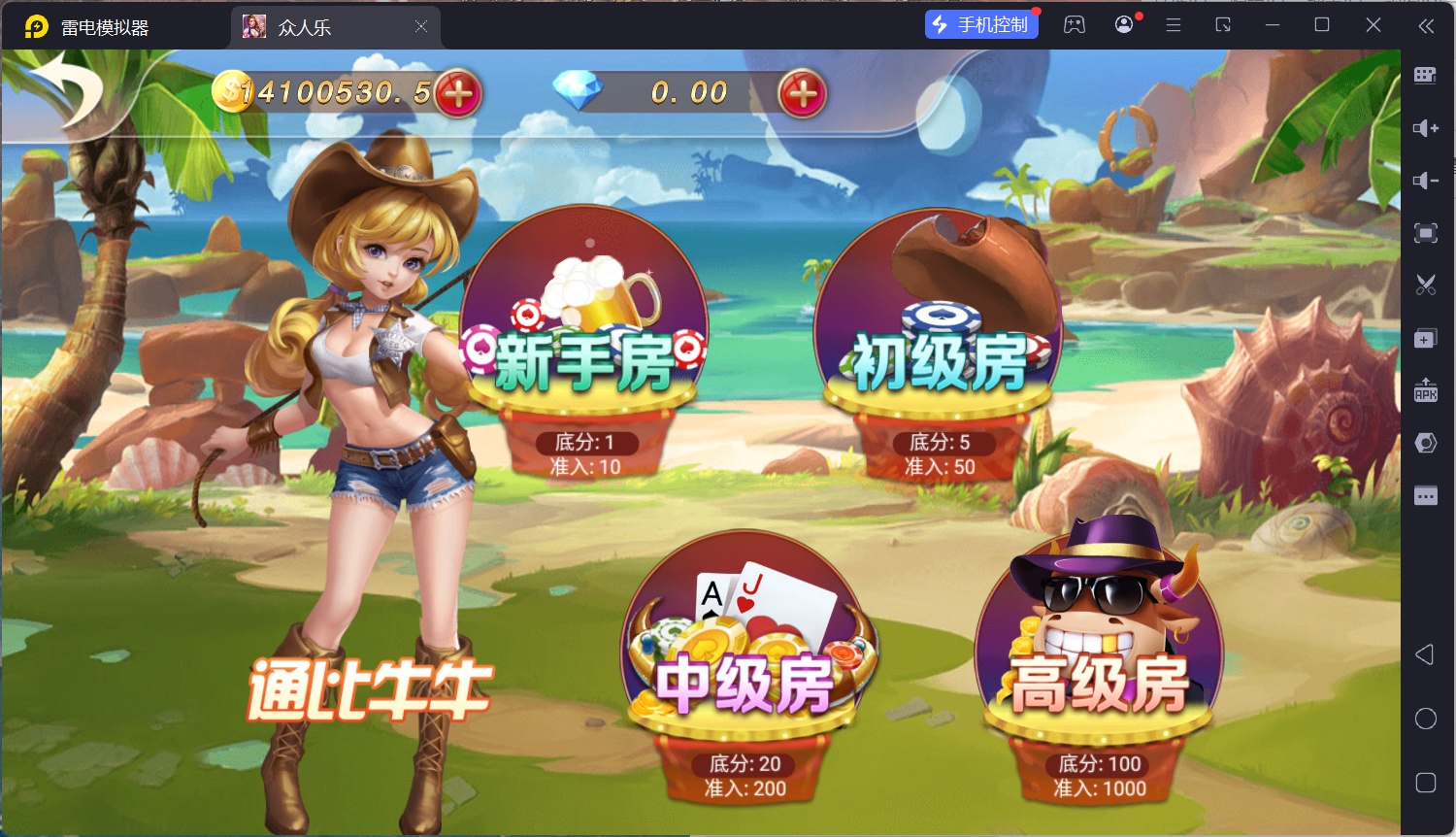Expand more options with the ellipsis sidebar icon

tap(1425, 495)
